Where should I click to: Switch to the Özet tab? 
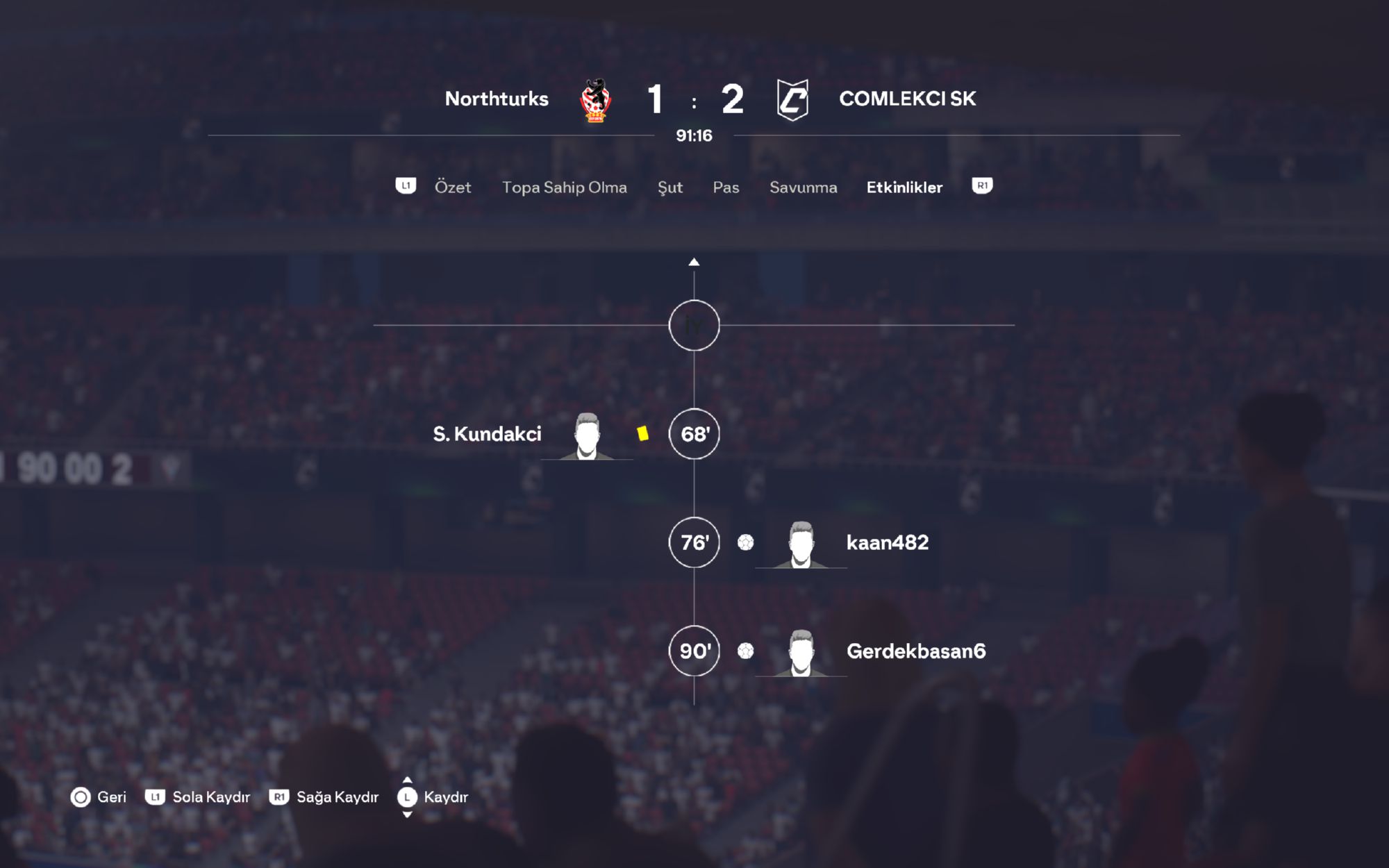click(452, 187)
